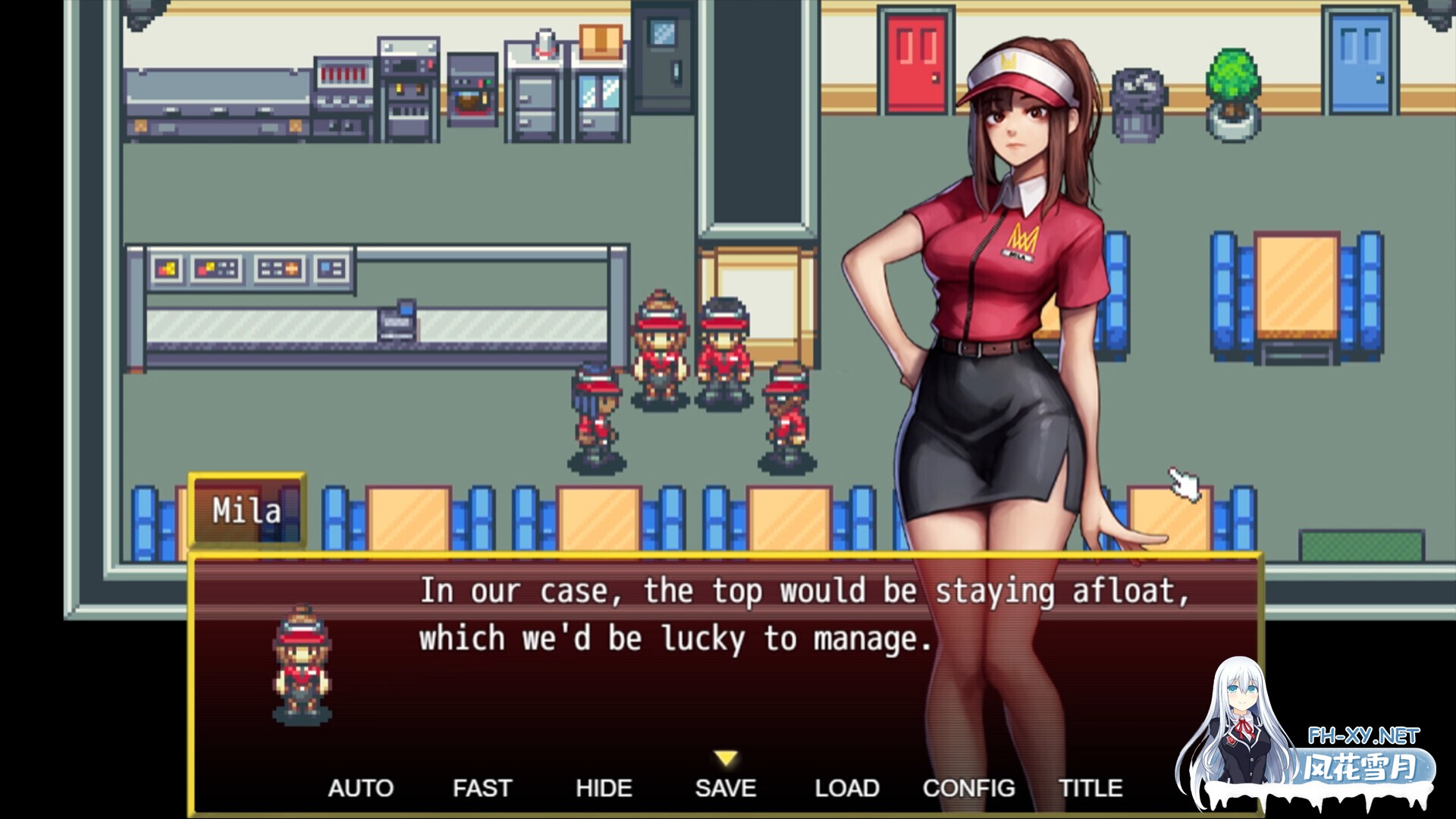
Task: Toggle FAST text skipping
Action: point(482,788)
